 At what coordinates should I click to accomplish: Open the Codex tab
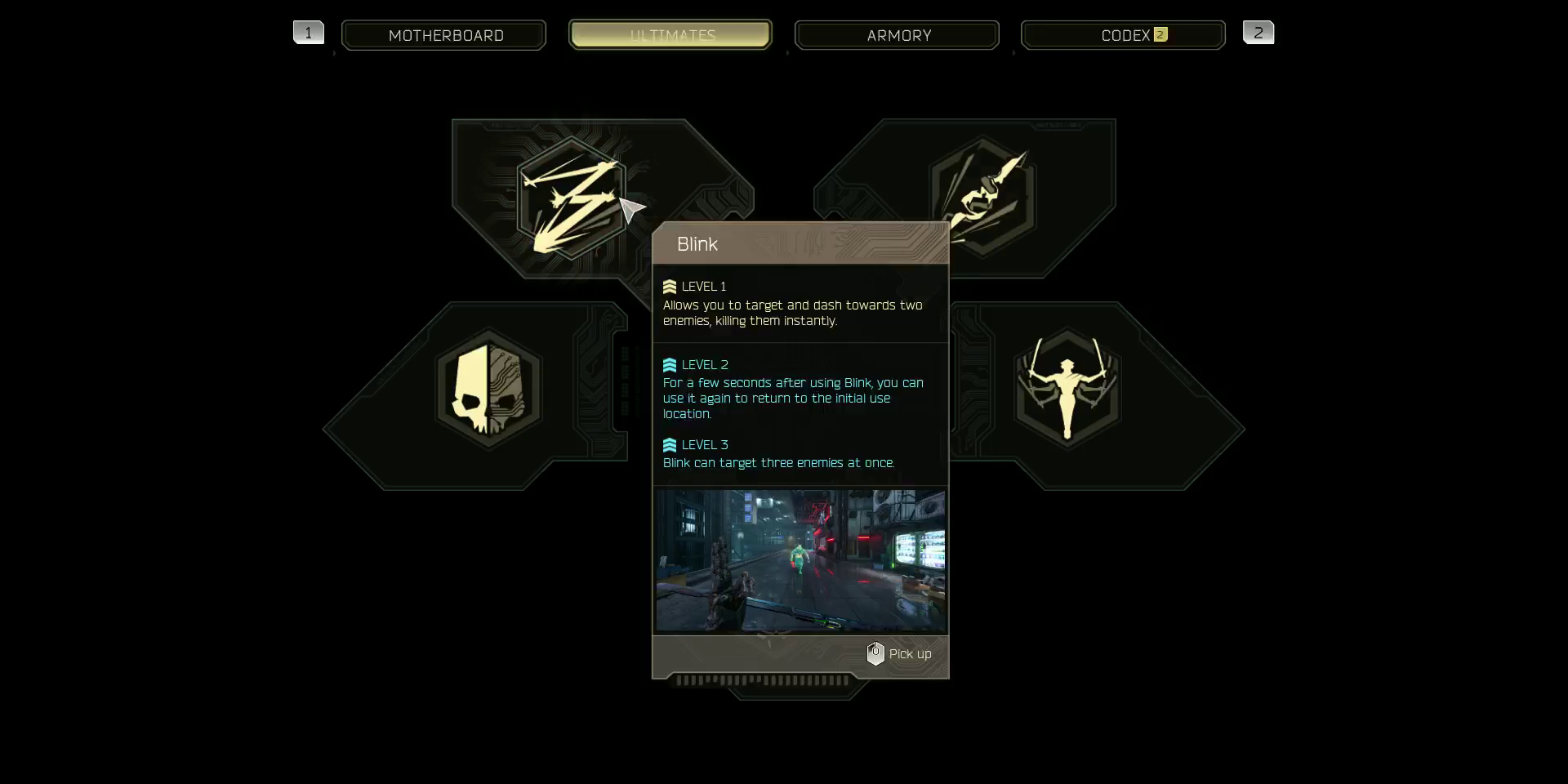1123,35
